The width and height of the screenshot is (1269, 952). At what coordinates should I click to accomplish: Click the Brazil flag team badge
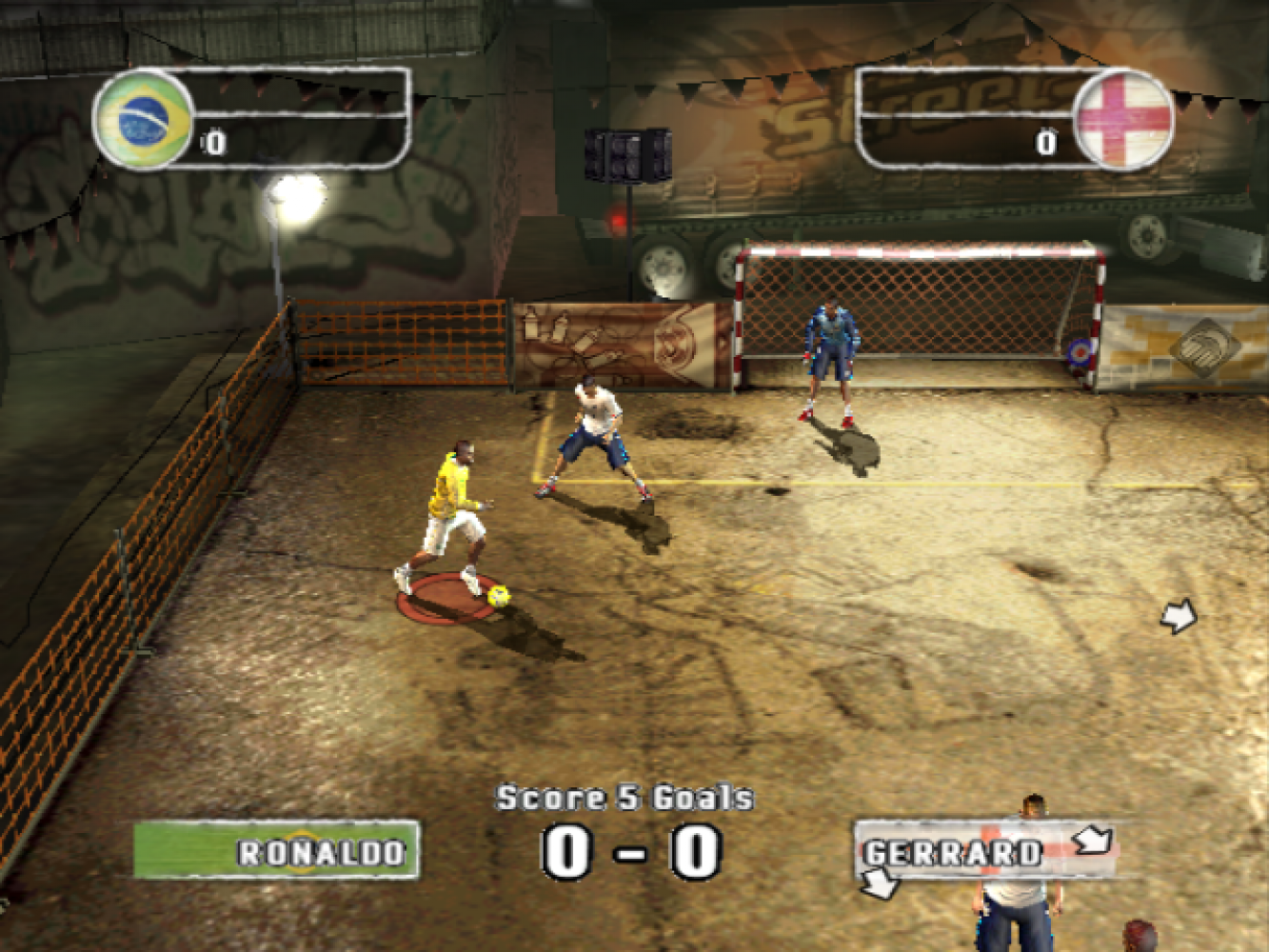click(143, 120)
